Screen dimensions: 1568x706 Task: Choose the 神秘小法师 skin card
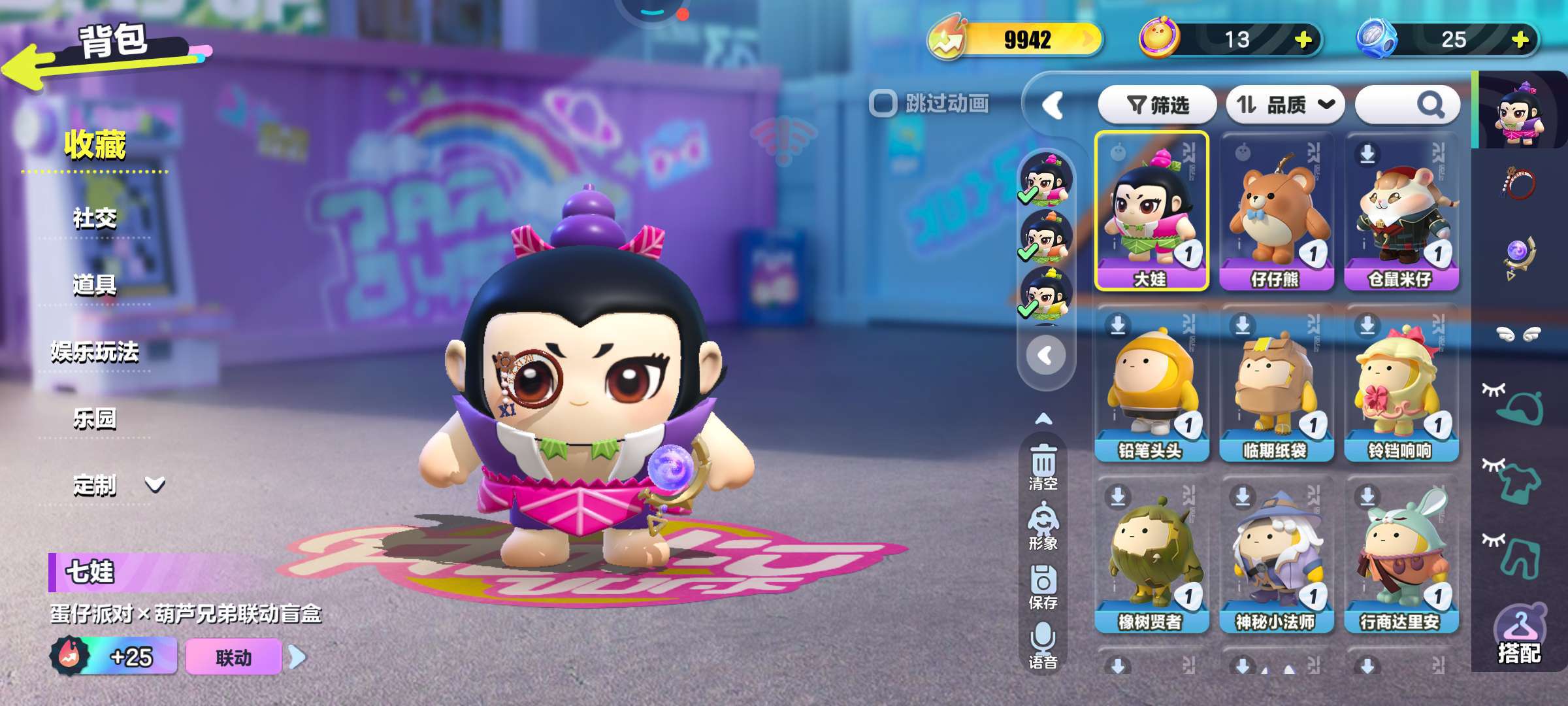1276,556
